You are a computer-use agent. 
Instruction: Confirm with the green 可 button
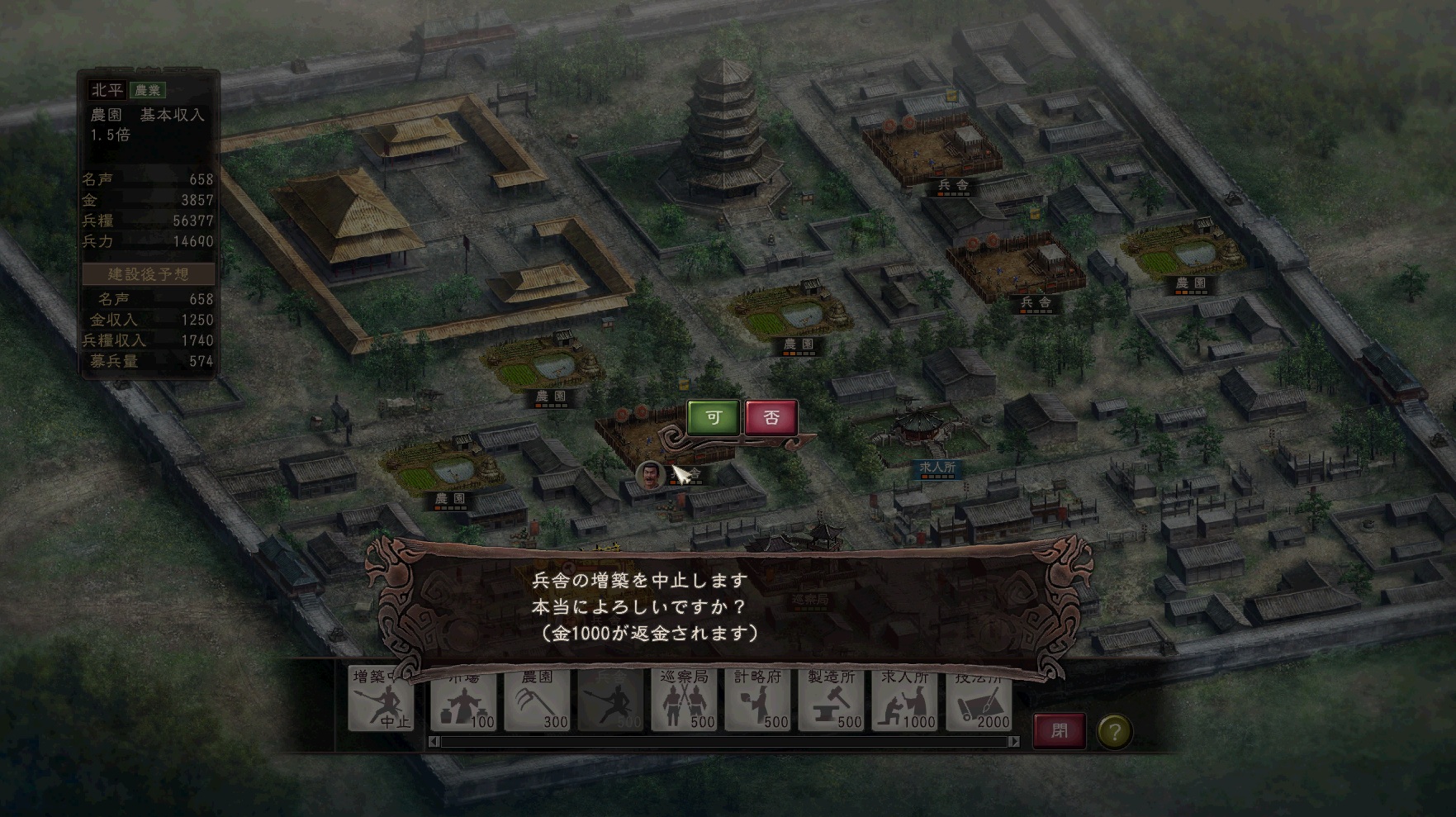[714, 418]
